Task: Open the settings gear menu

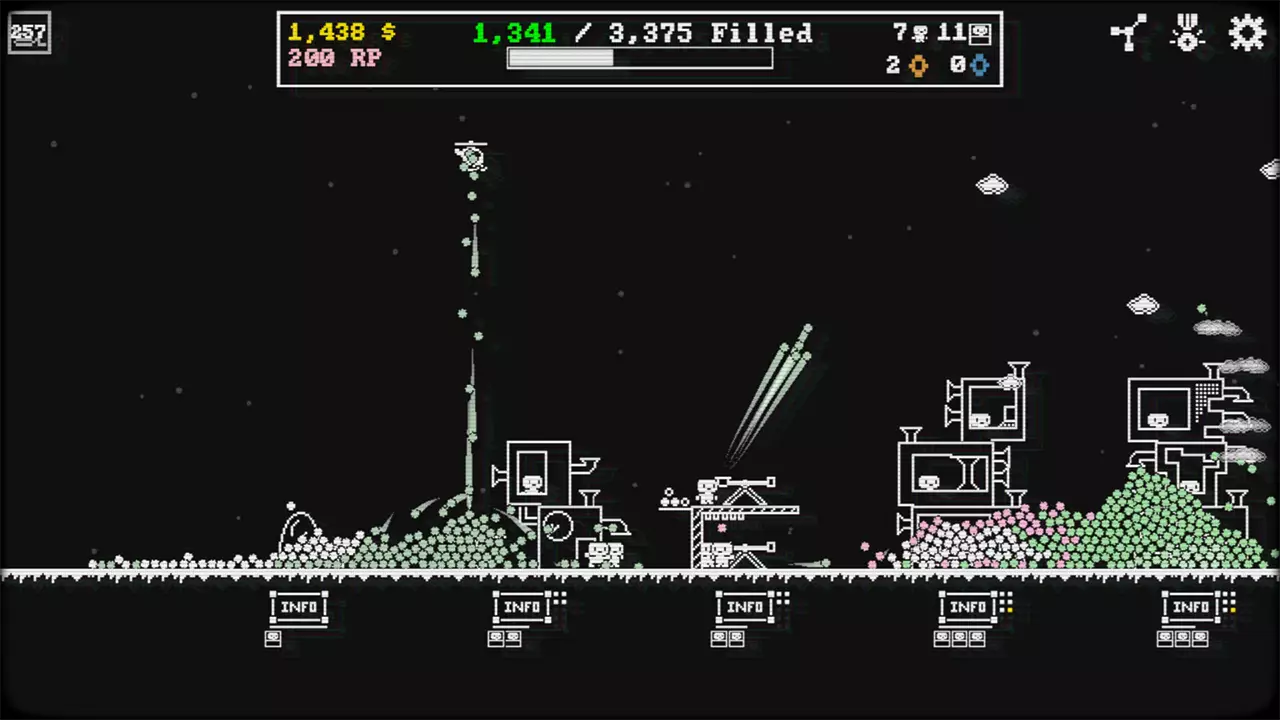Action: coord(1247,33)
